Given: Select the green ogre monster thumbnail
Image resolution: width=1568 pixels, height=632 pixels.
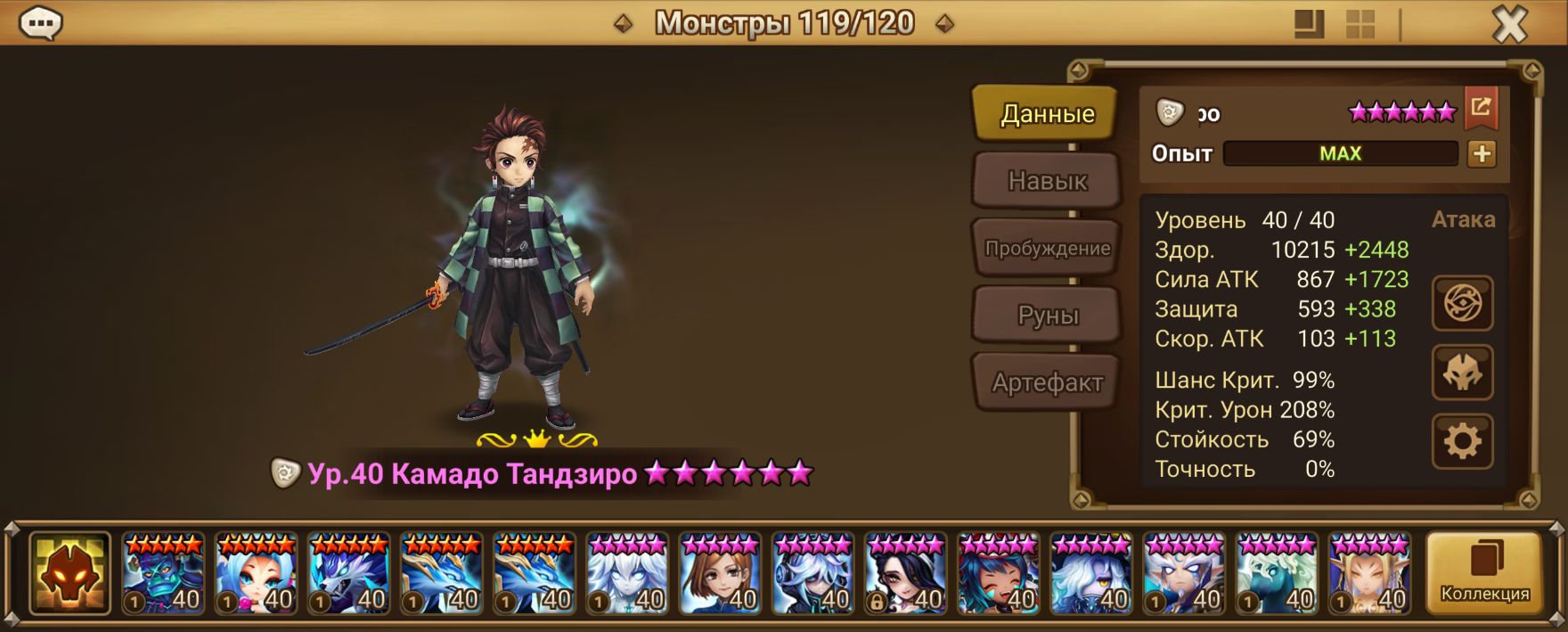Looking at the screenshot, I should 163,573.
